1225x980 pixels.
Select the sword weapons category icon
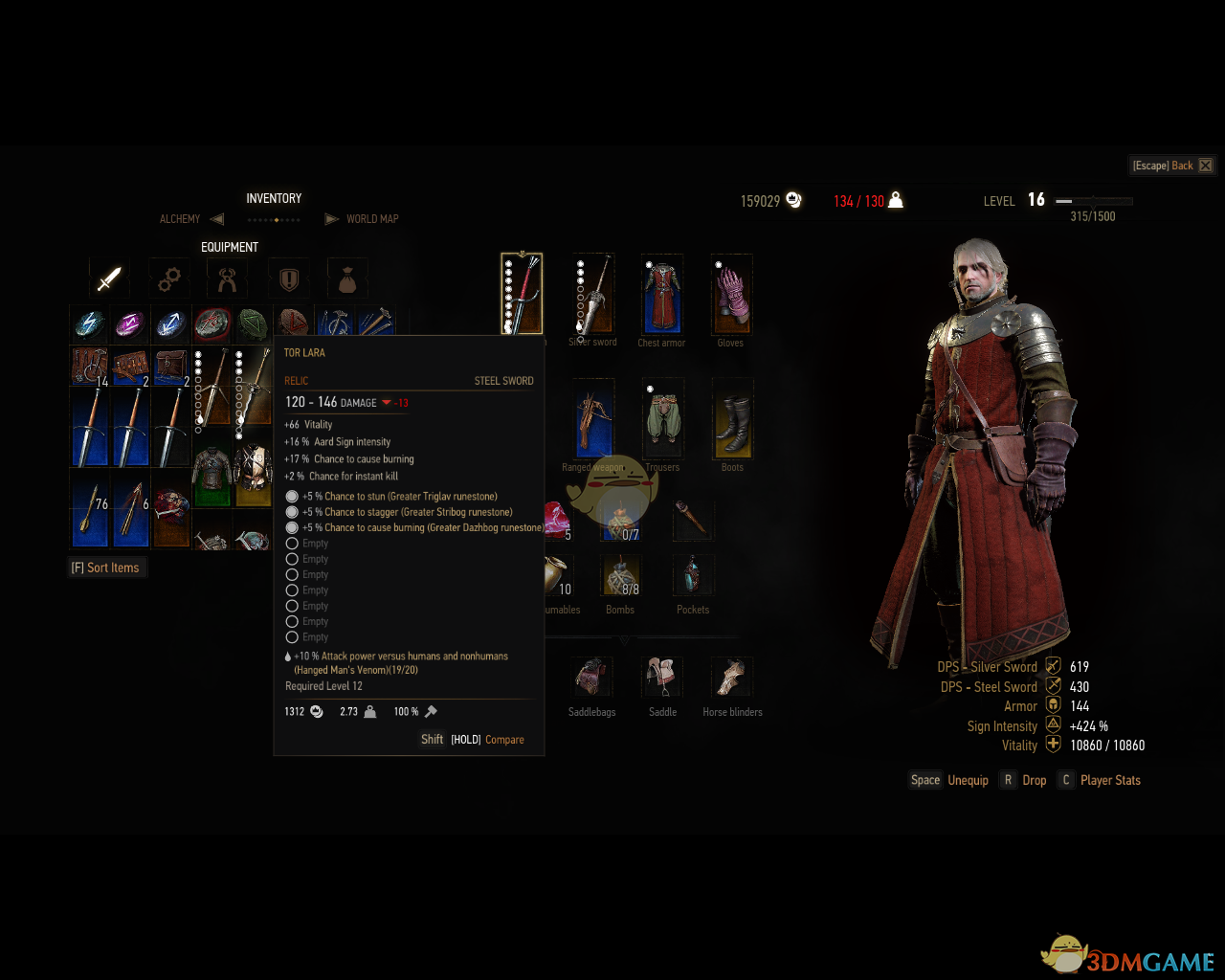108,278
